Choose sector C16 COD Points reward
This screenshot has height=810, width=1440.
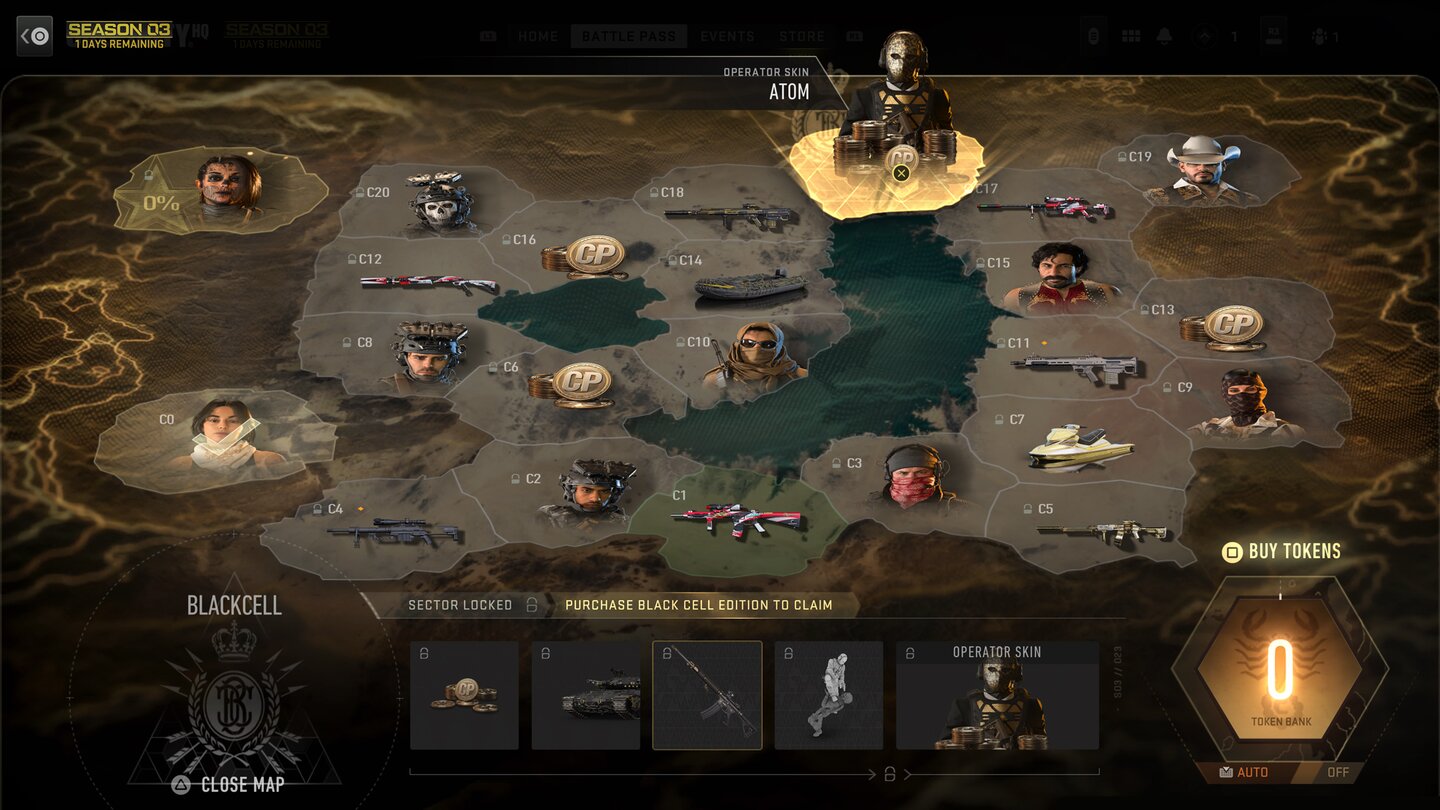(590, 256)
